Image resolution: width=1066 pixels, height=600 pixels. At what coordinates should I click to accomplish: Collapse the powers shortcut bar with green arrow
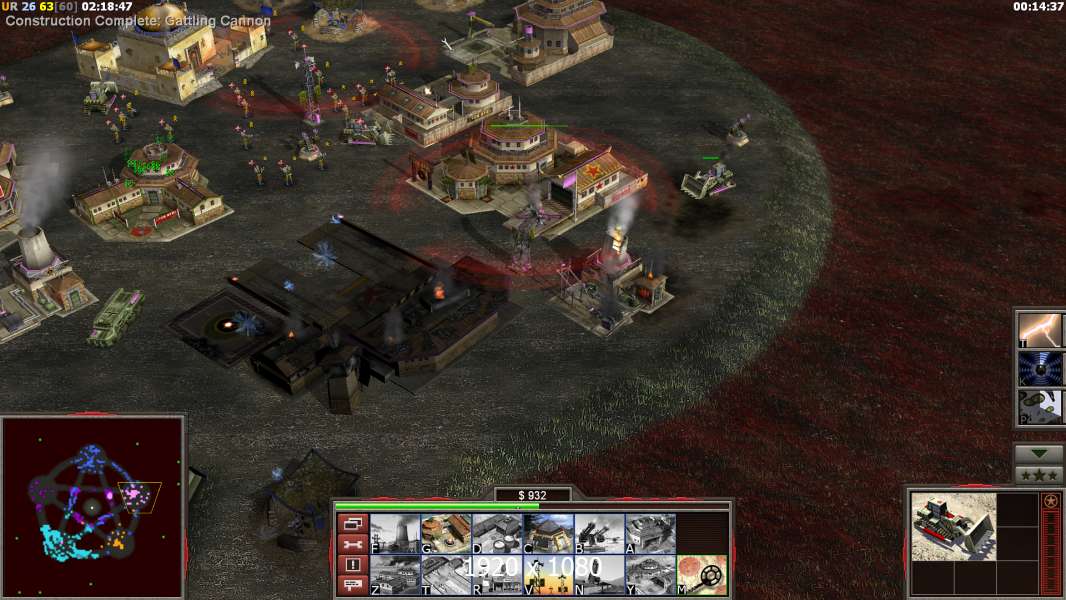(x=1039, y=454)
